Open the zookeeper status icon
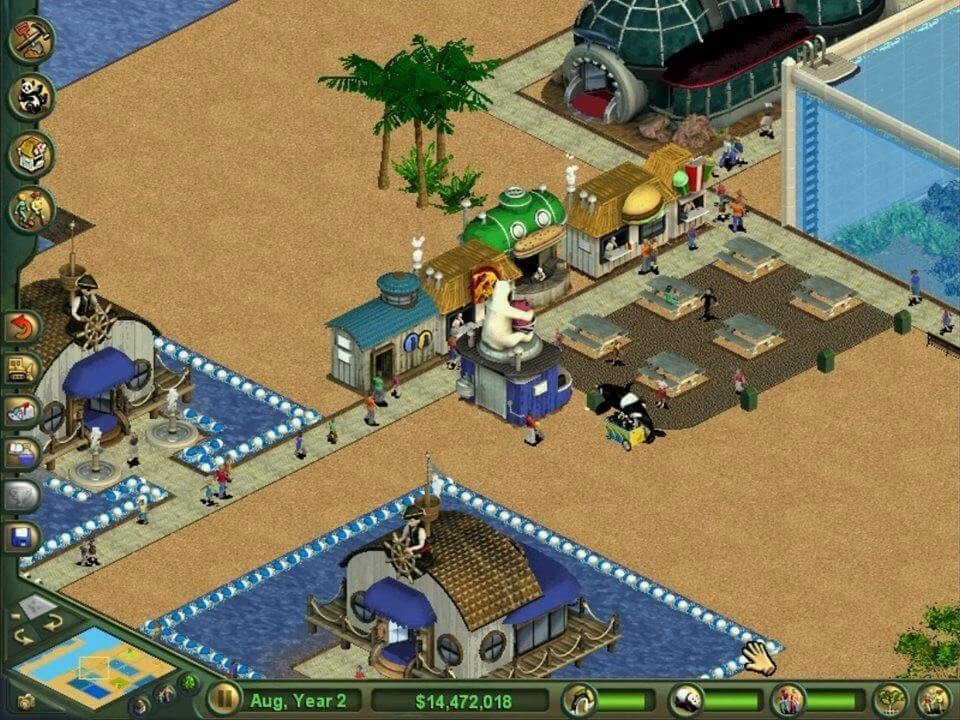Viewport: 960px width, 720px height. (579, 700)
